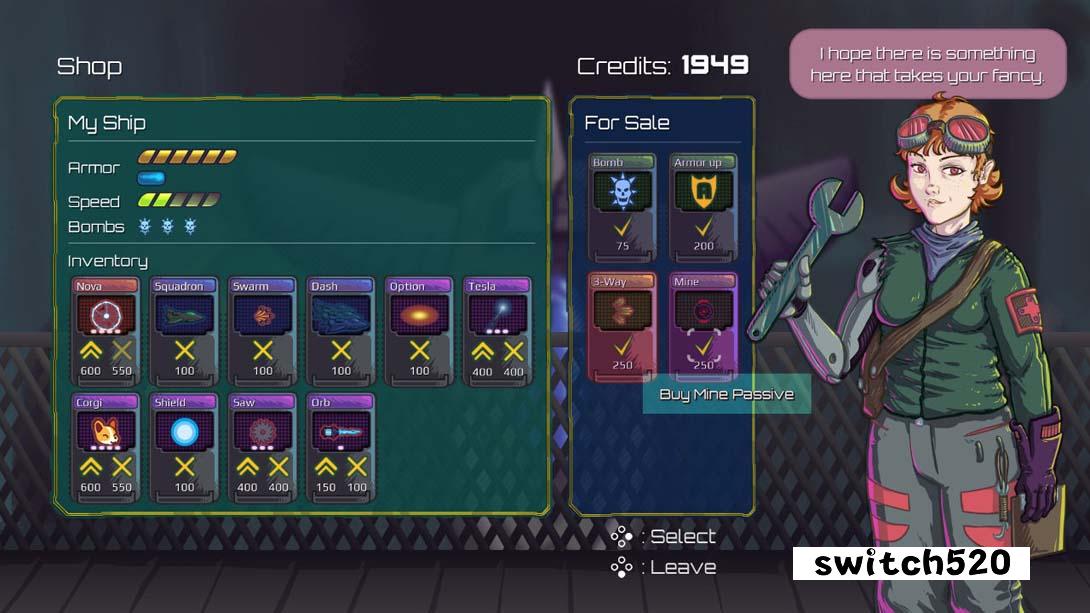
Task: Choose the Saw inventory card
Action: pyautogui.click(x=262, y=446)
